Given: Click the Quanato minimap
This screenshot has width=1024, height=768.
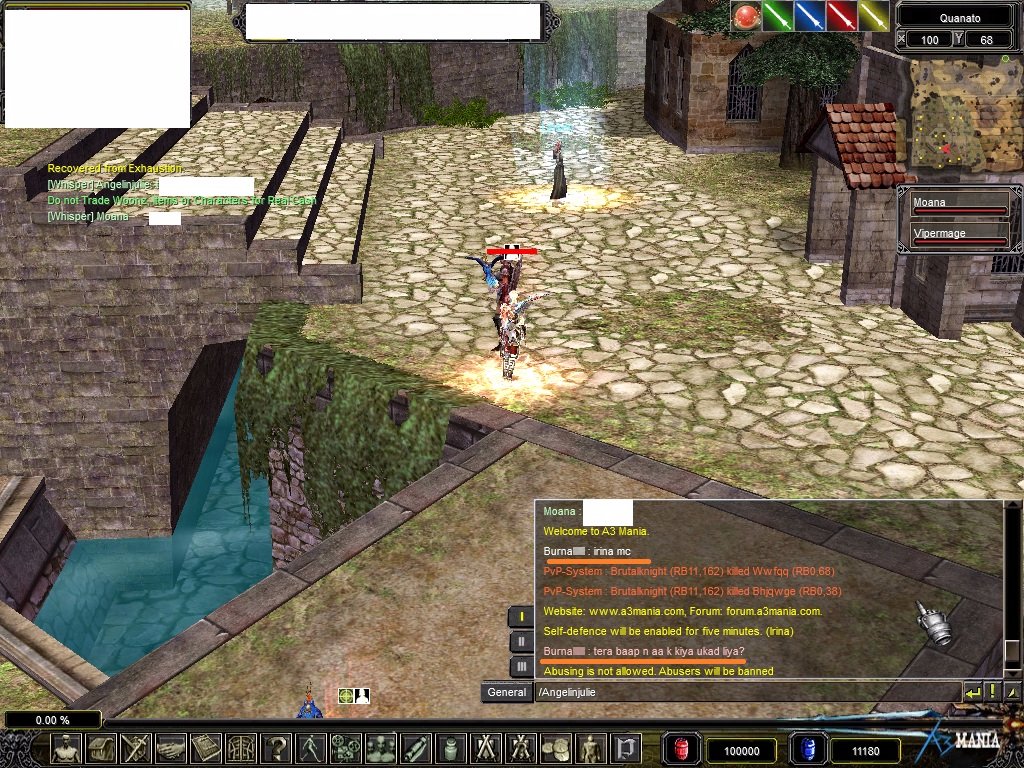Looking at the screenshot, I should point(958,112).
